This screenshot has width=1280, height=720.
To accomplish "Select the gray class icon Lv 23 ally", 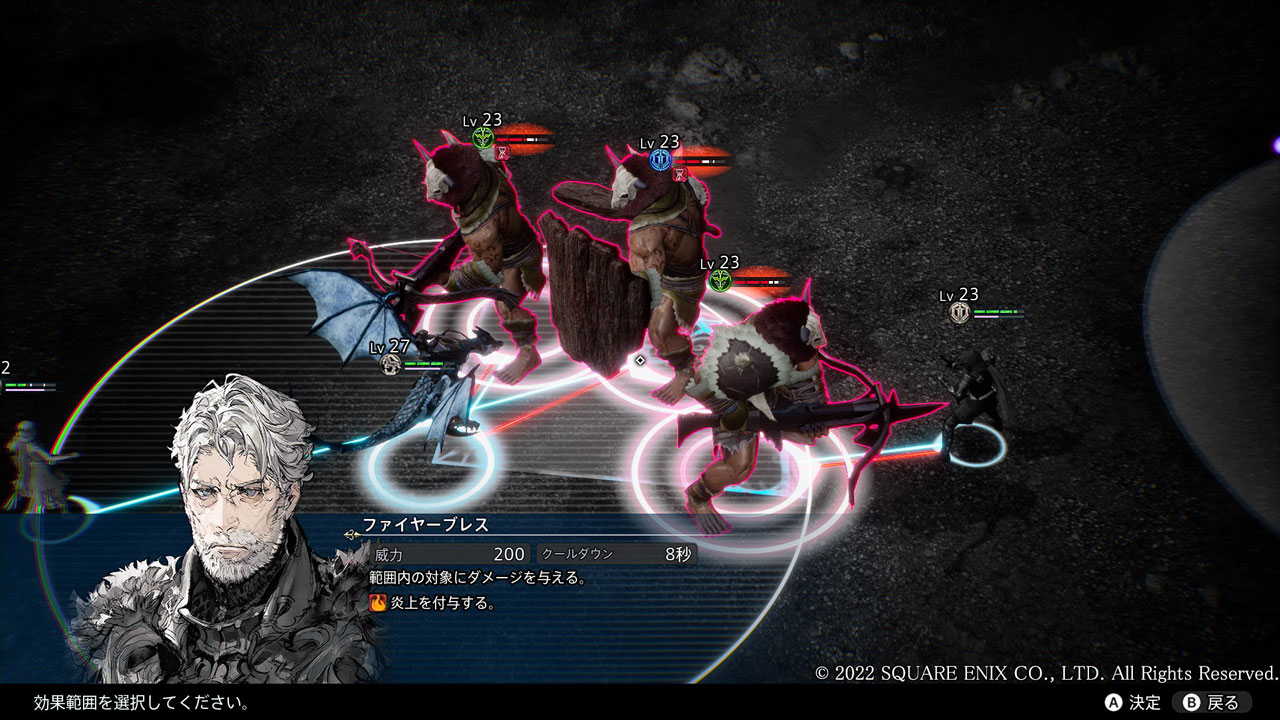I will [960, 313].
